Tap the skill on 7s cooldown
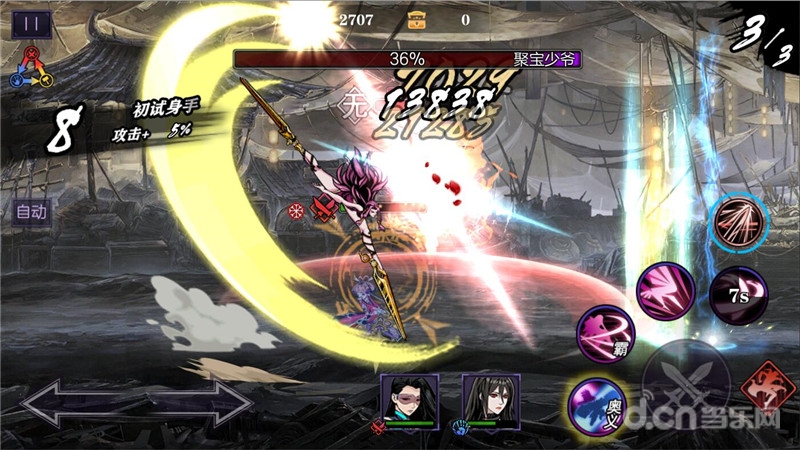 (x=737, y=296)
